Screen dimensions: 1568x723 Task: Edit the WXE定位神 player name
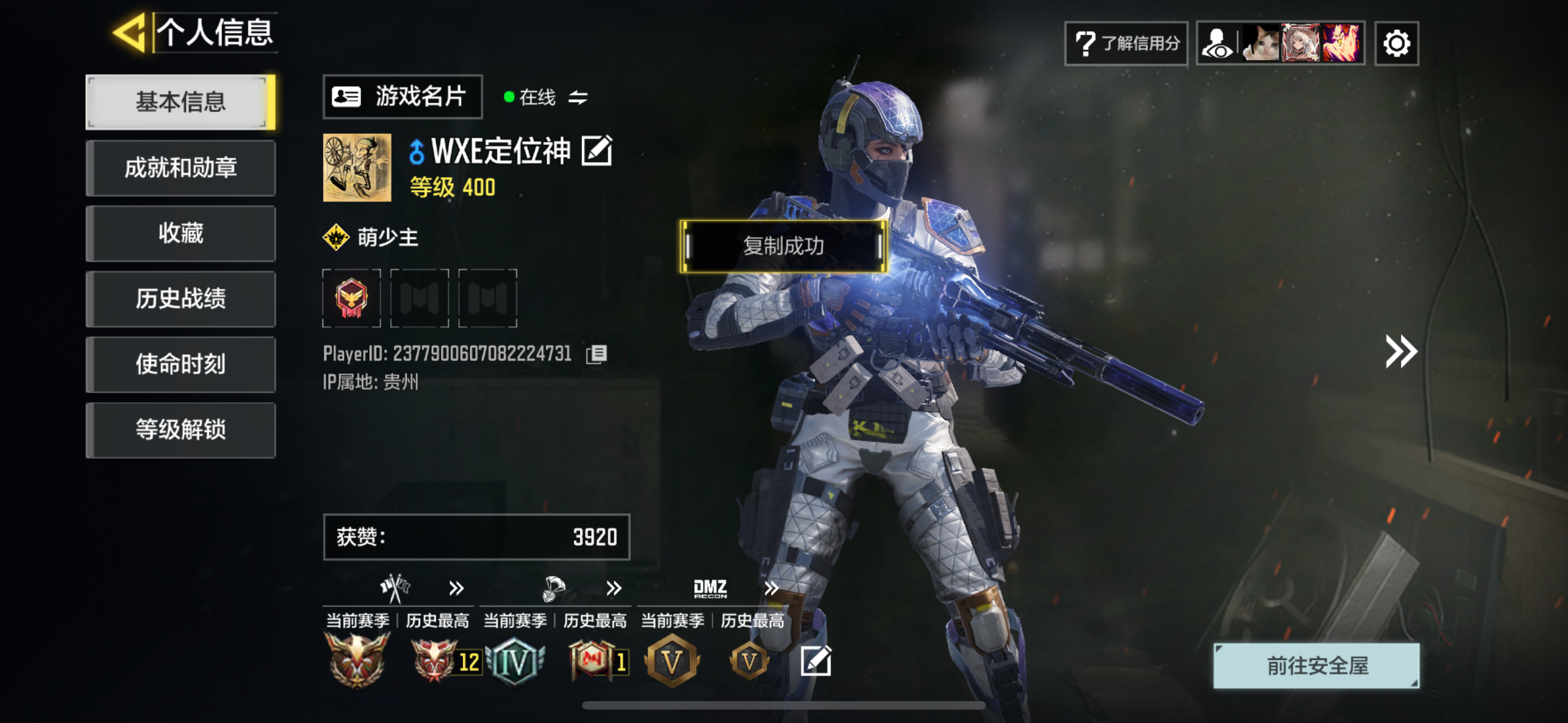(x=597, y=151)
